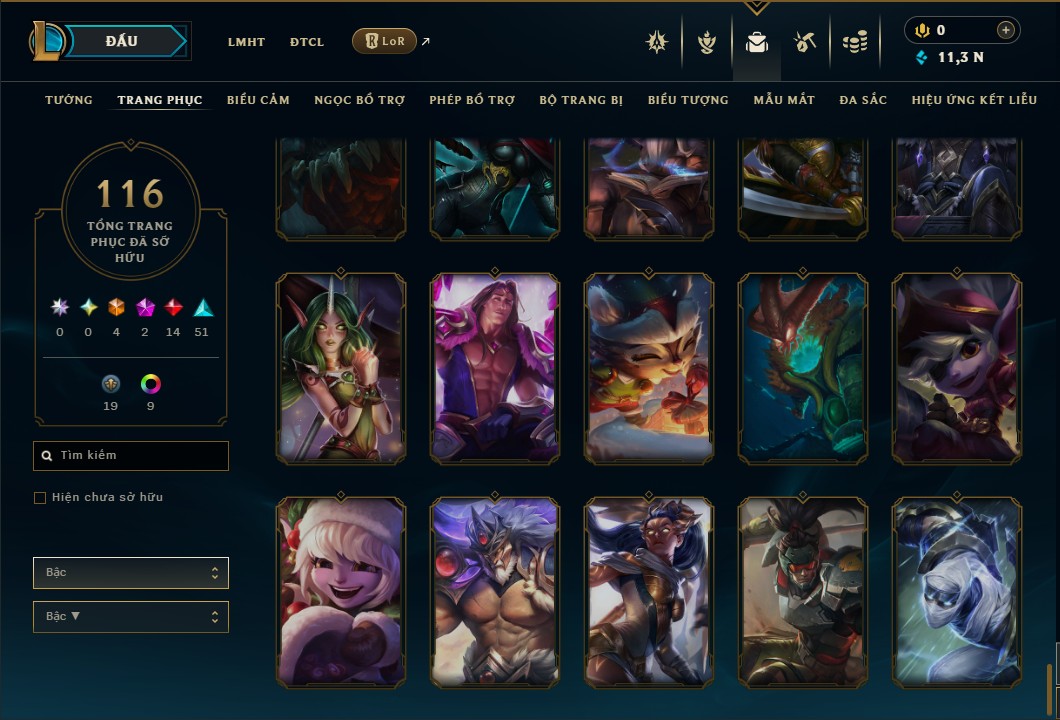Switch to the TƯỚNG tab
Screen dimensions: 1060x720
coord(69,100)
